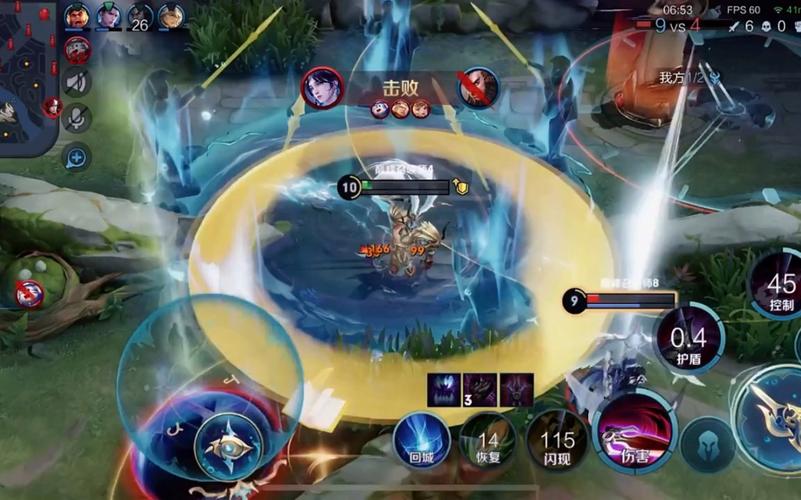Toggle the muted microphone icon
This screenshot has height=500, width=801.
point(77,118)
